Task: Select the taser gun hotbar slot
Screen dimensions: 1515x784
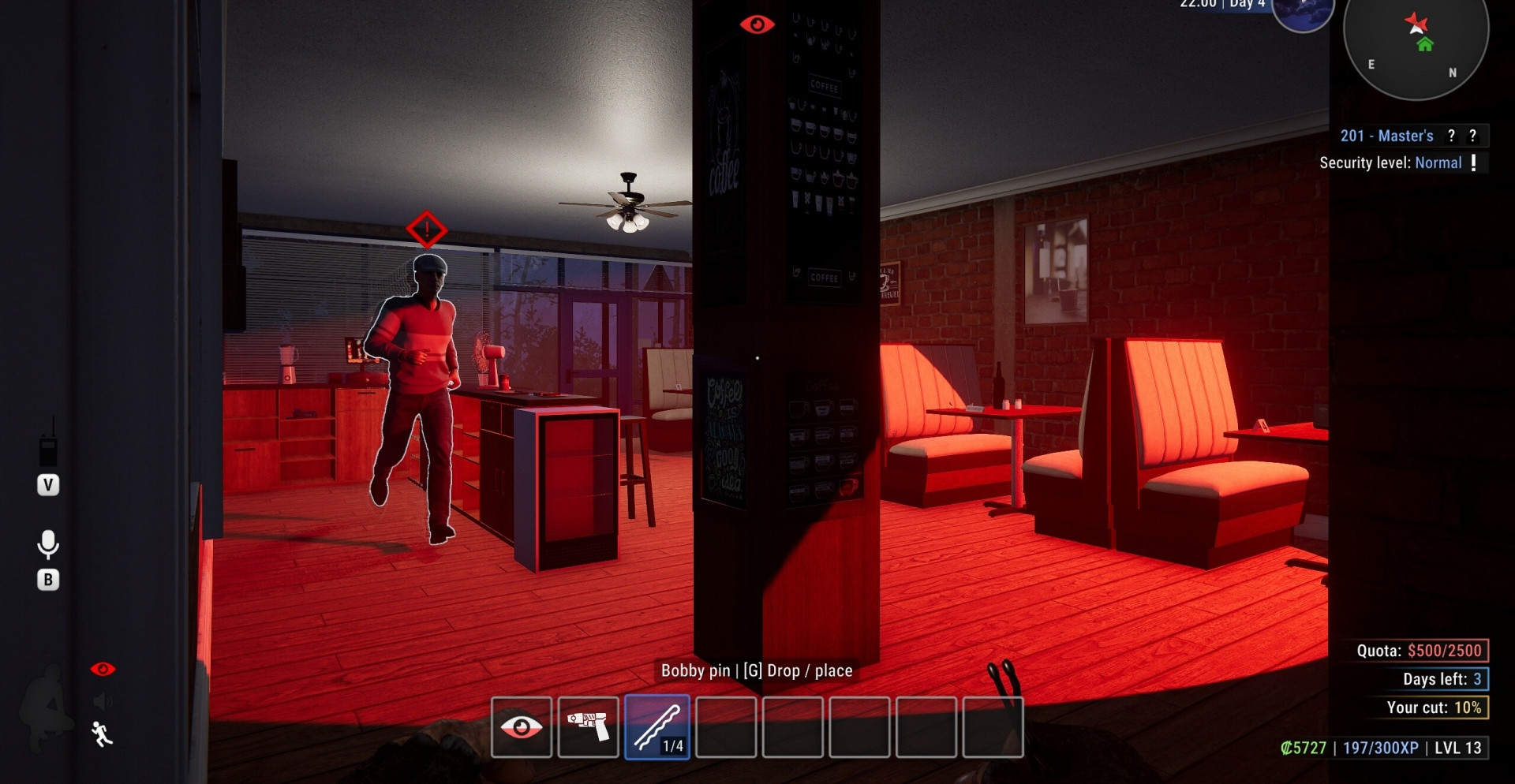Action: [589, 727]
